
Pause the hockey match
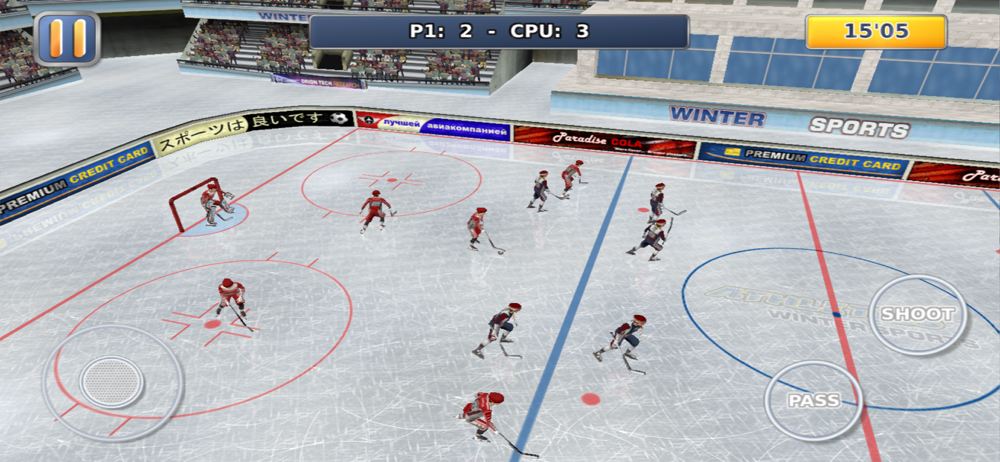pos(67,38)
